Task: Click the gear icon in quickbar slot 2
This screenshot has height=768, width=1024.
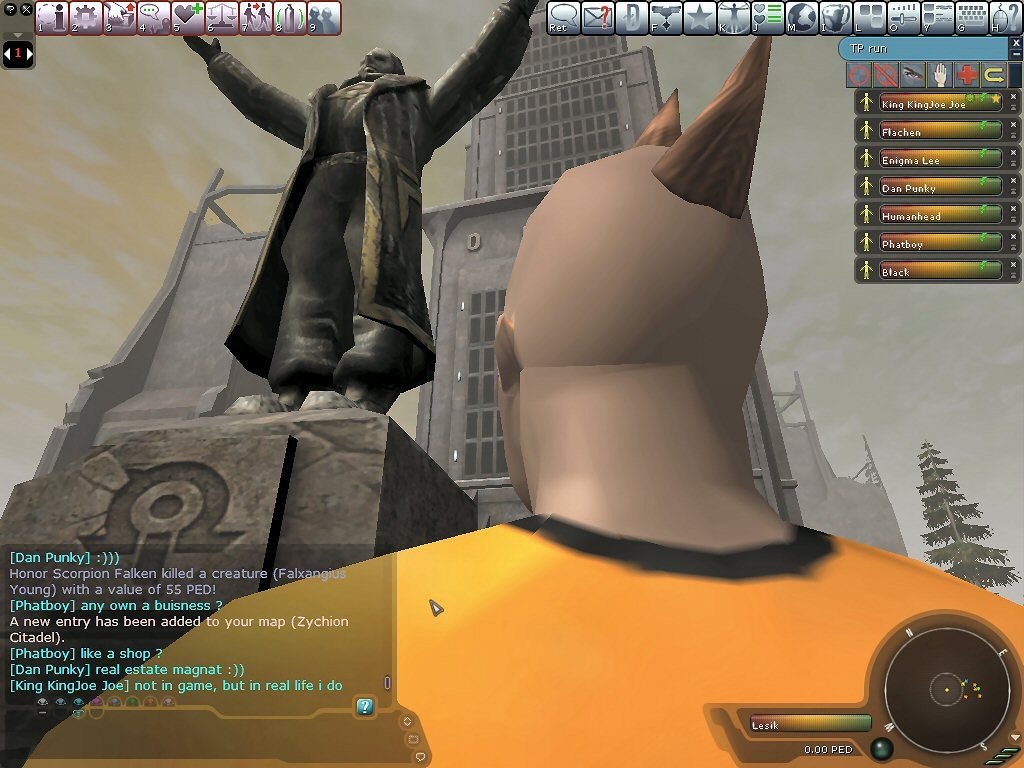Action: click(x=87, y=17)
